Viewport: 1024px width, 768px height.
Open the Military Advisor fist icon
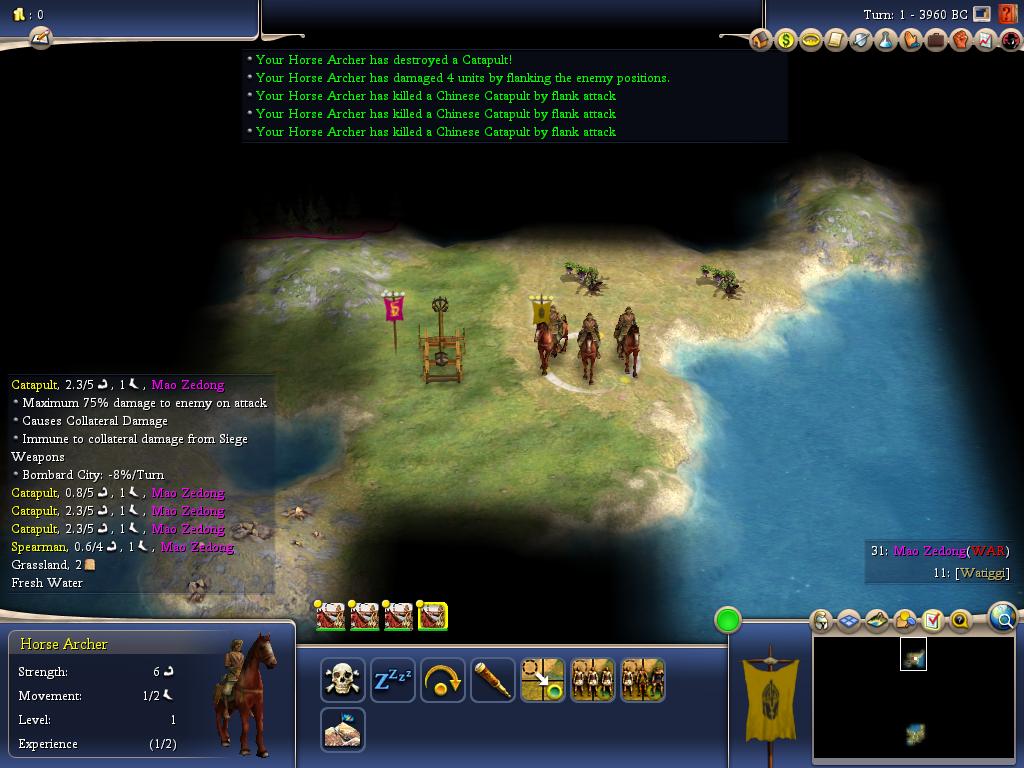[961, 40]
